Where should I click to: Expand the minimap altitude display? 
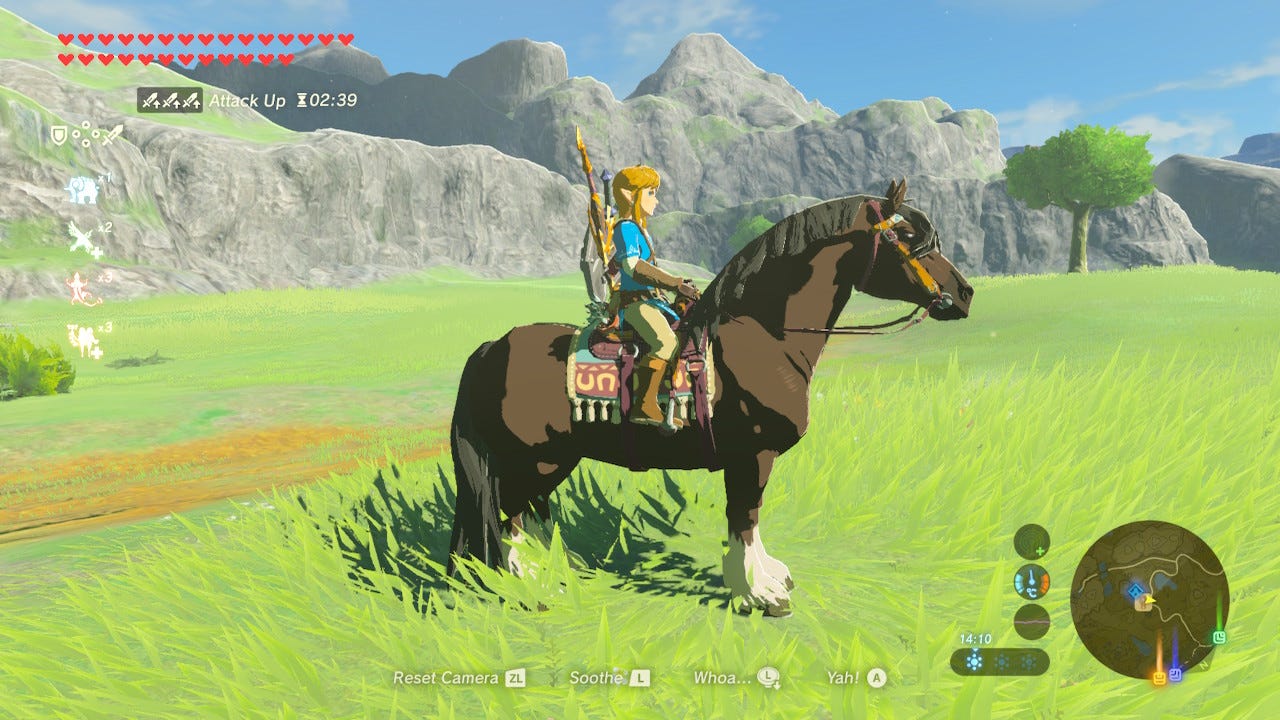[x=1031, y=621]
